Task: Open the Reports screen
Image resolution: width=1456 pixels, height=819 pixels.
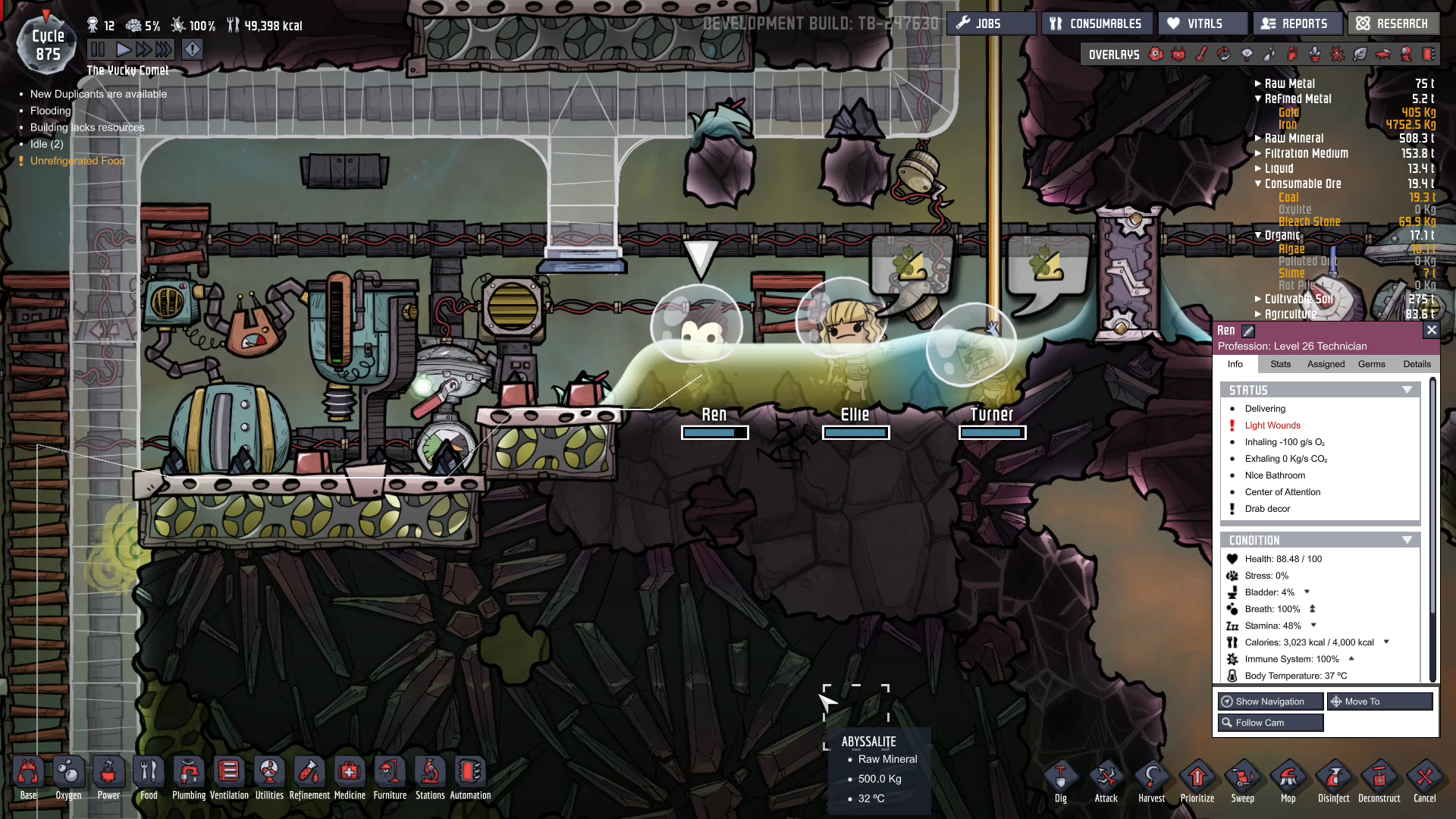Action: coord(1297,24)
